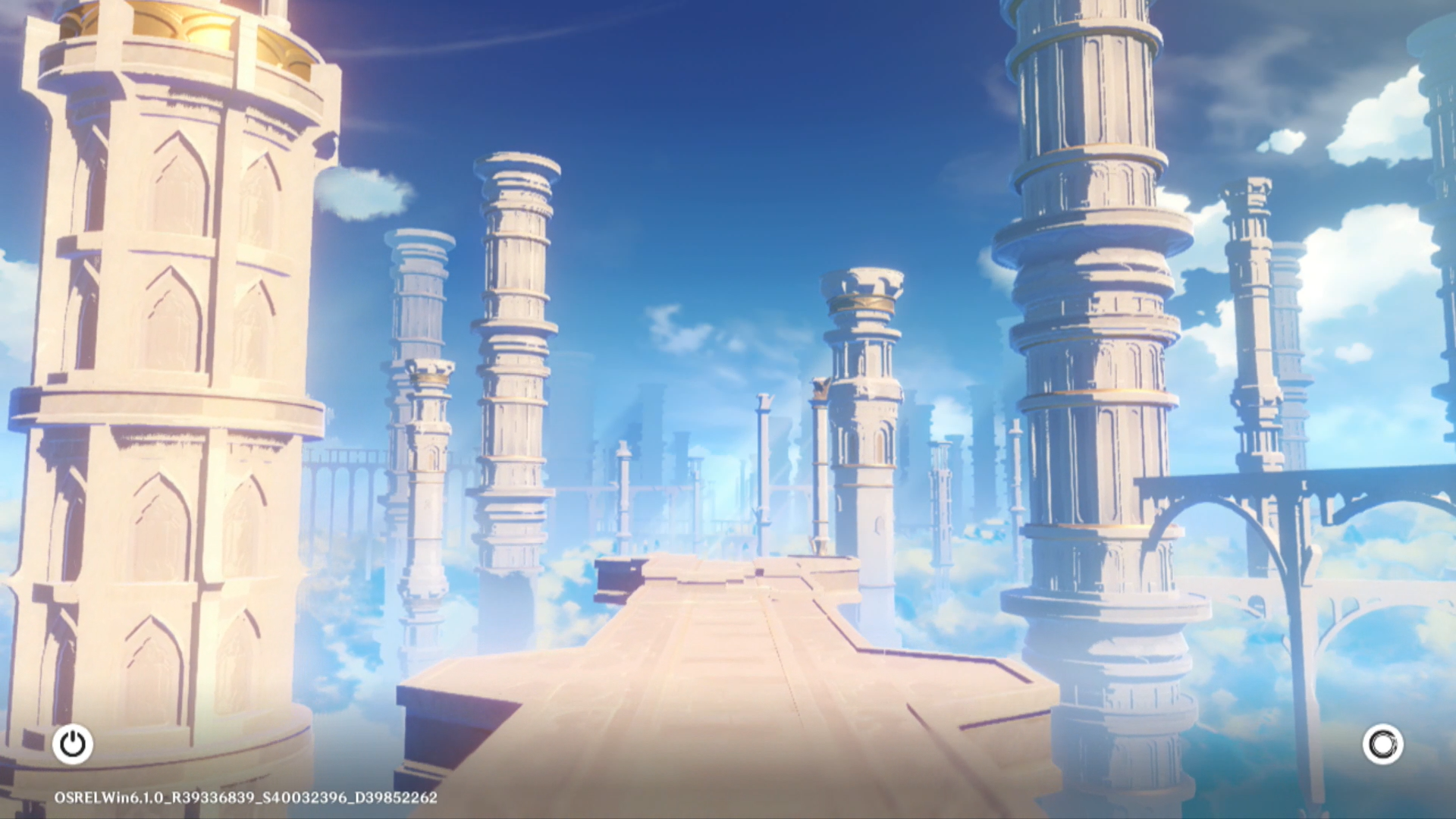Open the circular ring icon button
The width and height of the screenshot is (1456, 819).
point(1382,744)
